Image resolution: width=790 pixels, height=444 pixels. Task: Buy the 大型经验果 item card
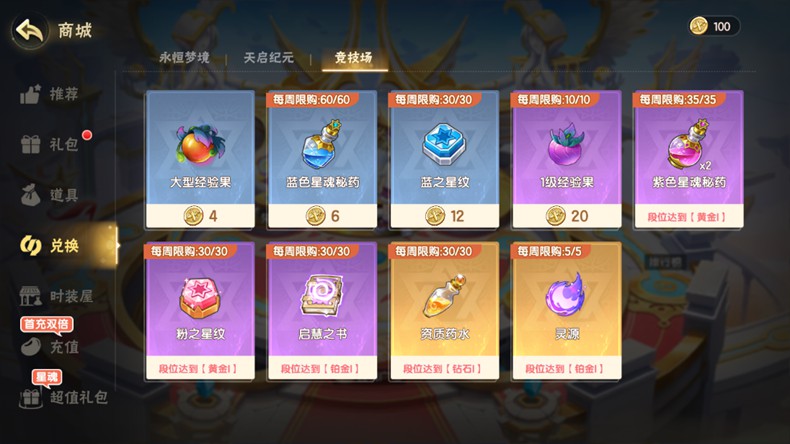click(200, 160)
